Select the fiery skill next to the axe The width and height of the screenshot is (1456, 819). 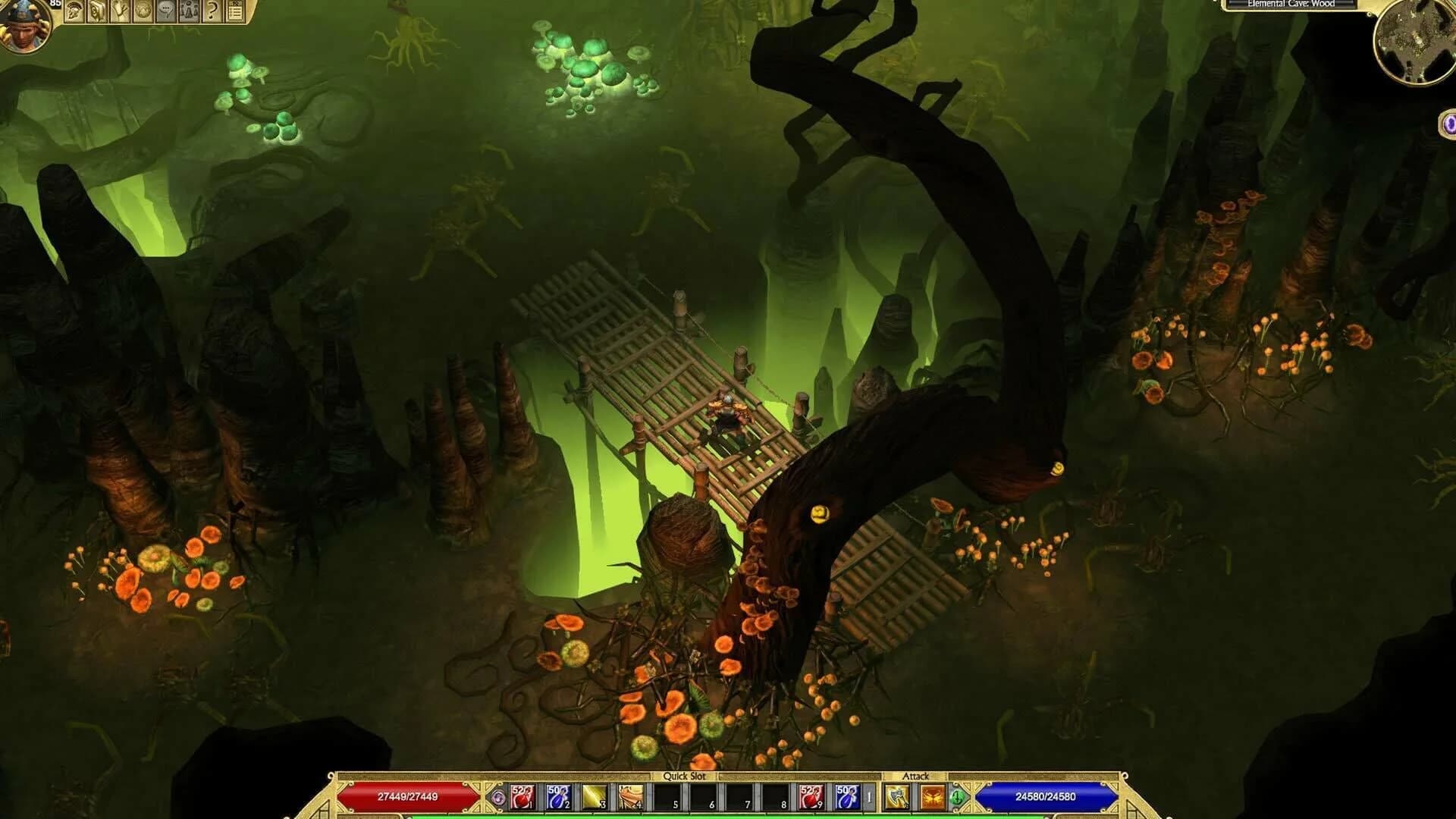(x=934, y=798)
